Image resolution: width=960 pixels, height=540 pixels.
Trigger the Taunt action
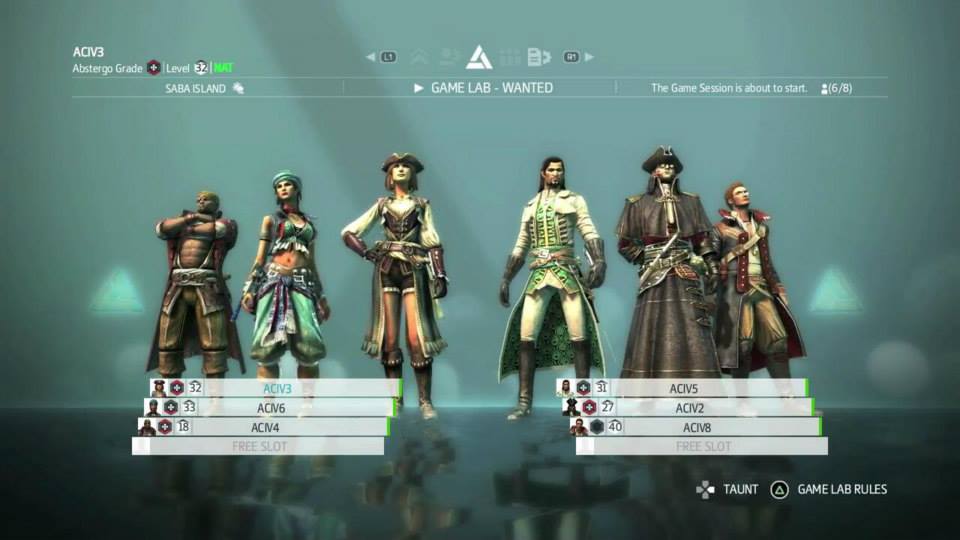730,490
